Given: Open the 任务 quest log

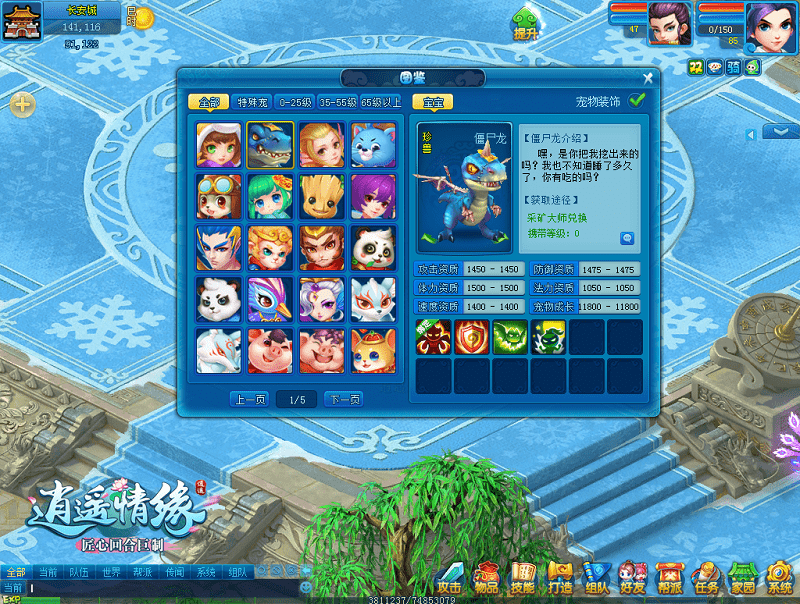Looking at the screenshot, I should pyautogui.click(x=707, y=578).
